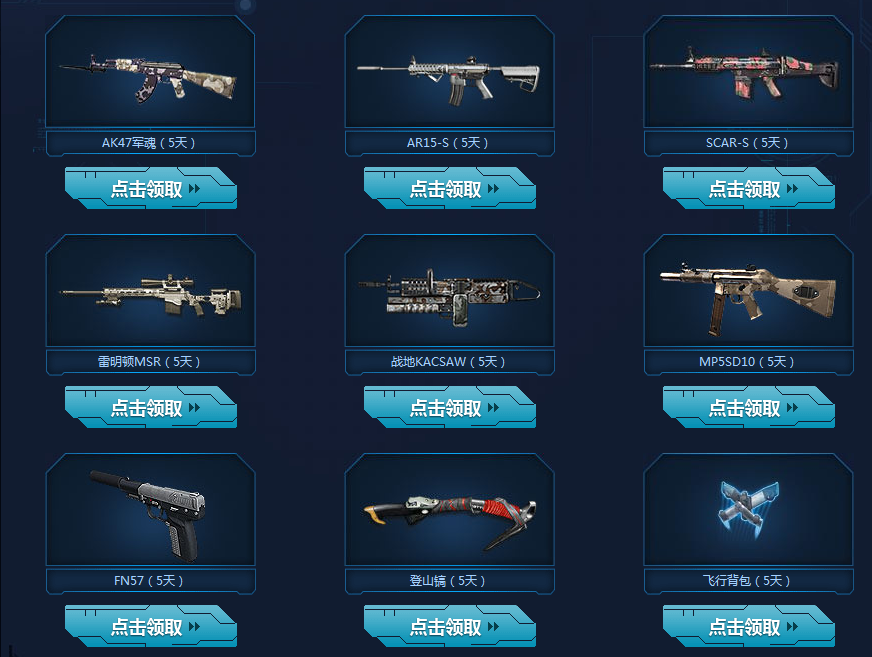Claim the AK47军魂 reward button

(x=150, y=189)
